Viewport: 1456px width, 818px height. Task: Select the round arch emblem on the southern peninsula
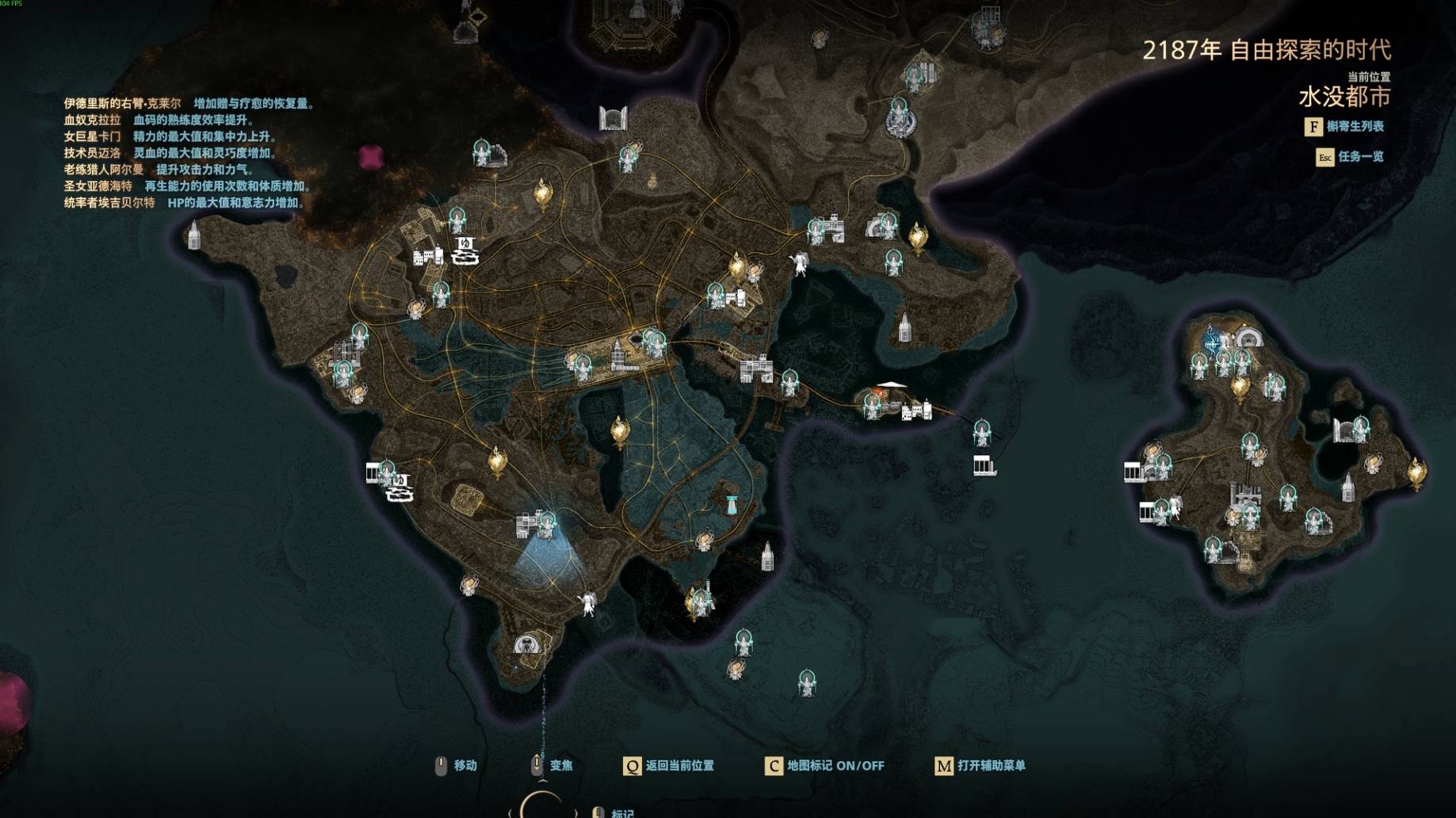point(525,644)
